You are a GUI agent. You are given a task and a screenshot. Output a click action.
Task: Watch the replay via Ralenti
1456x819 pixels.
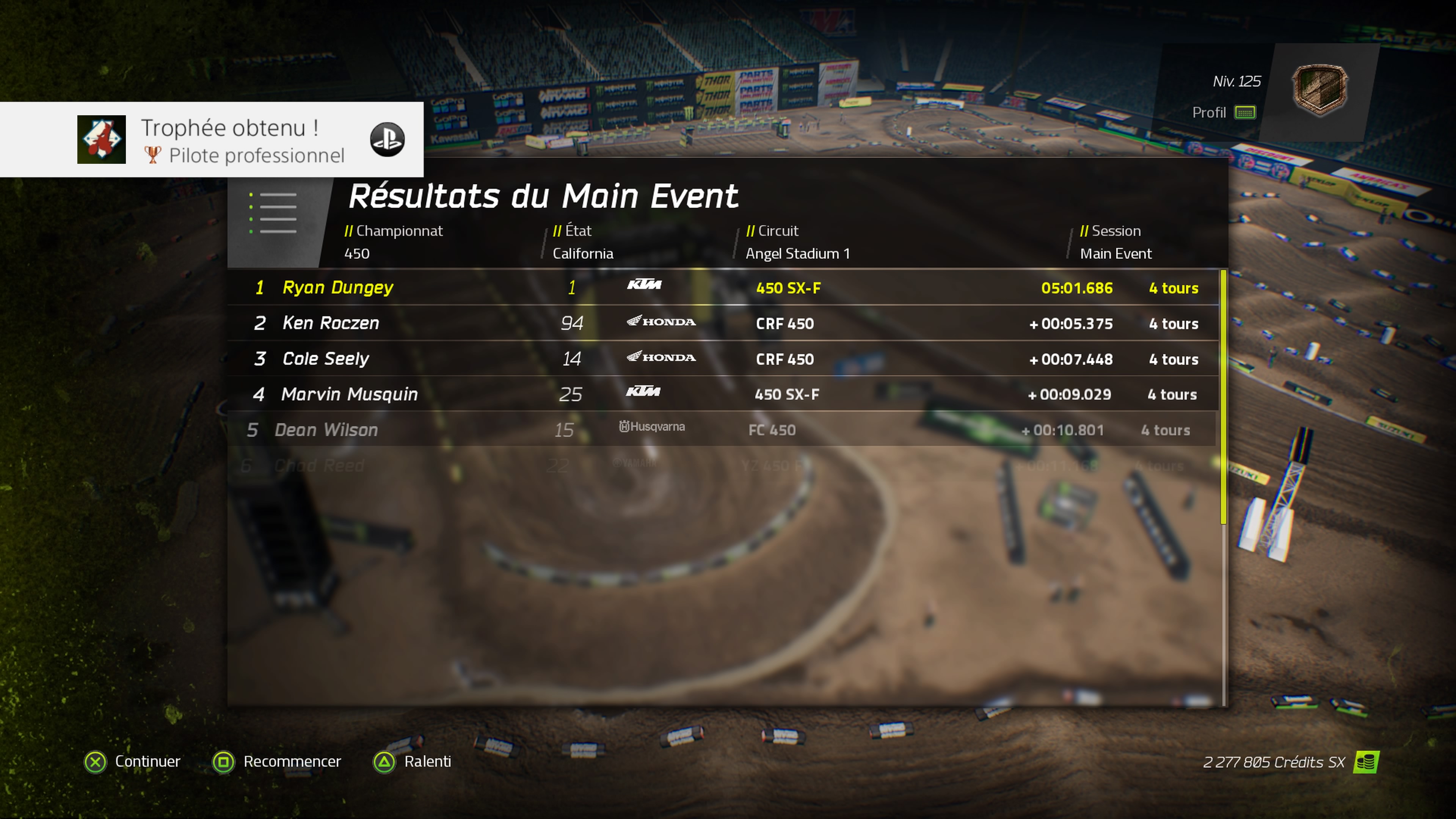[x=413, y=761]
